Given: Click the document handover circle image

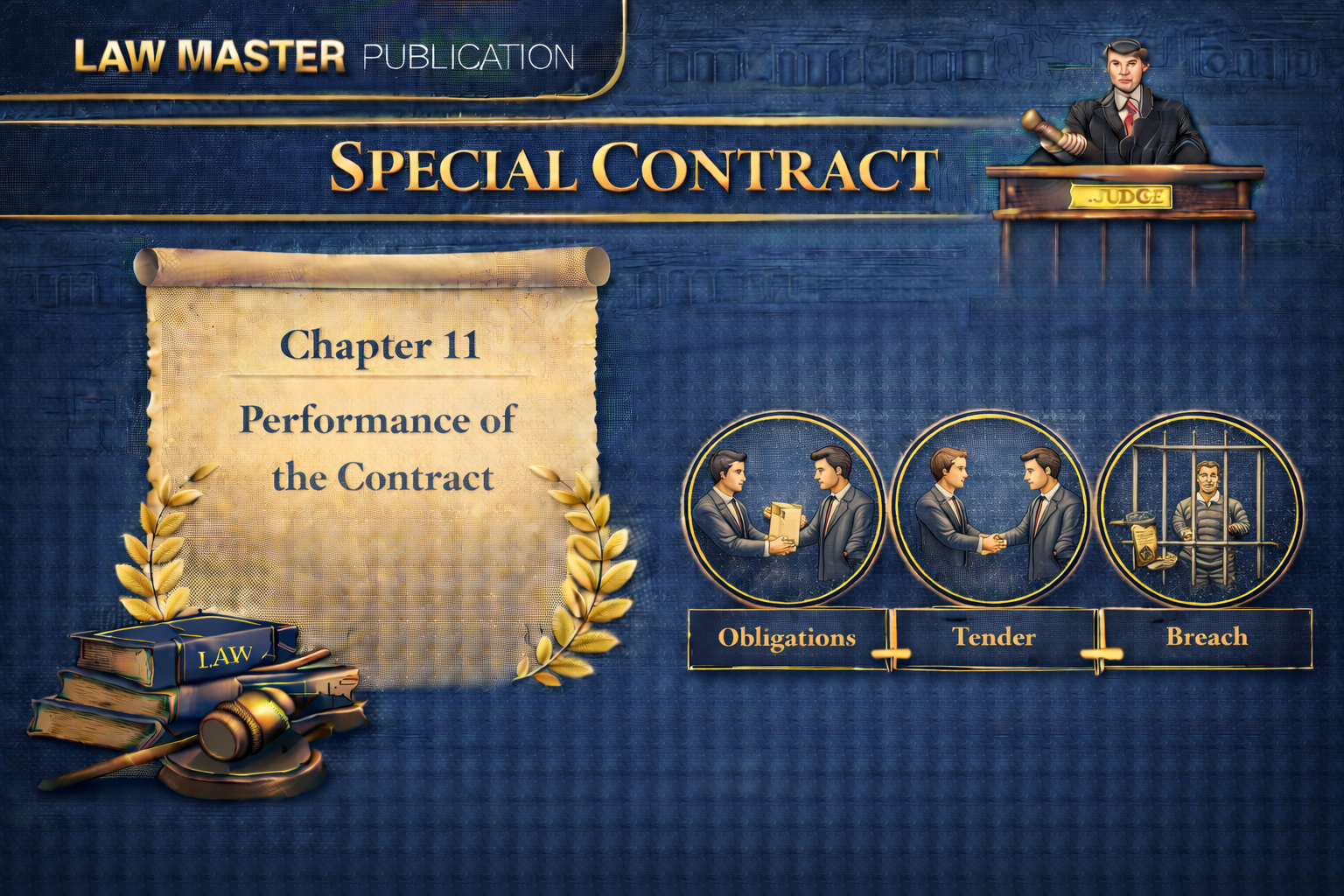Looking at the screenshot, I should pos(783,509).
